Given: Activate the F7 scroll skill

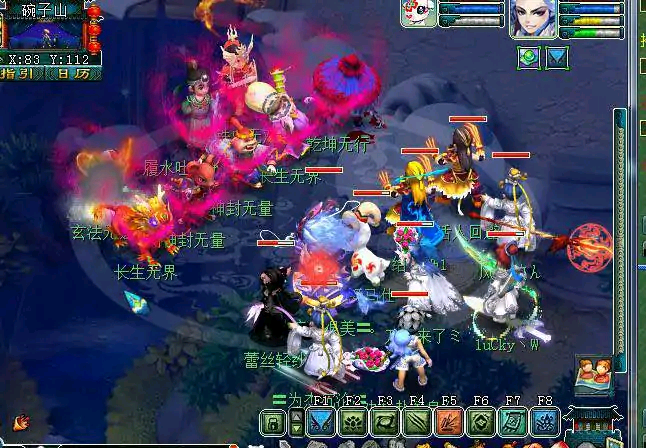Looking at the screenshot, I should pyautogui.click(x=513, y=421).
